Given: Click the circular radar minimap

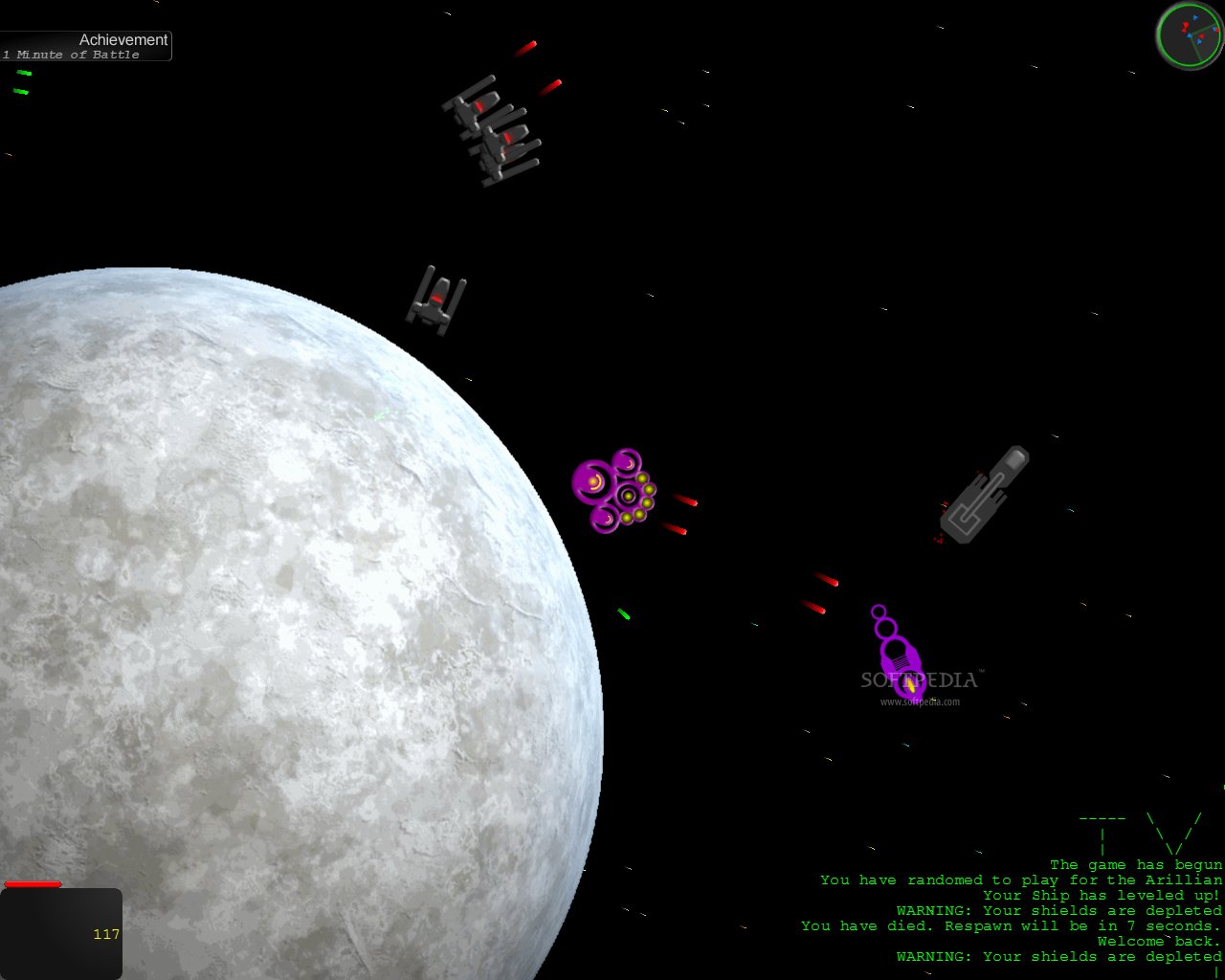Looking at the screenshot, I should point(1189,35).
